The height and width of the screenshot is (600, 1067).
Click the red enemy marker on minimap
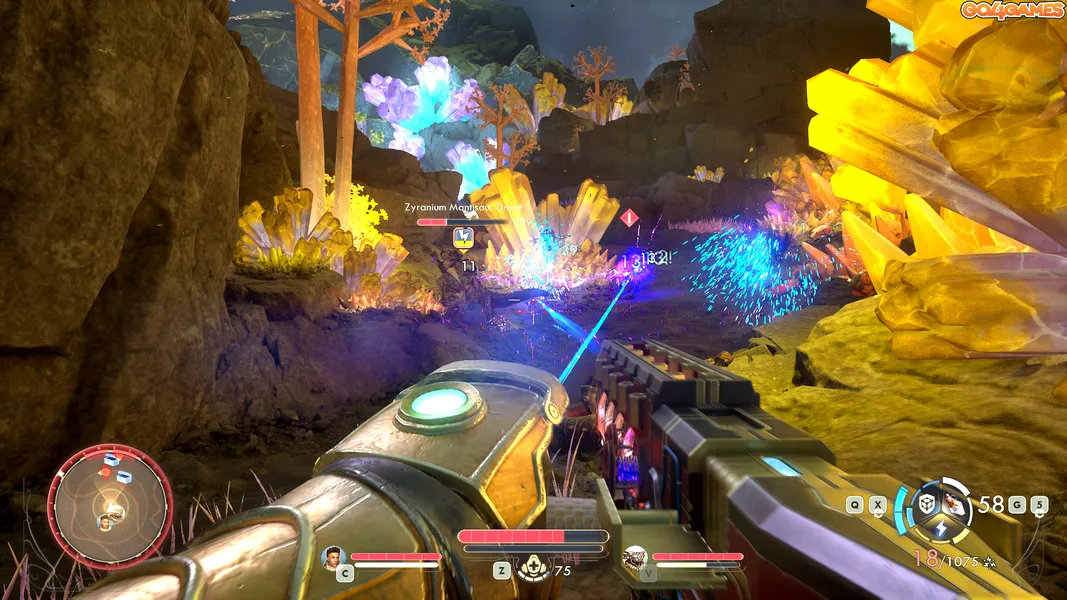104,471
